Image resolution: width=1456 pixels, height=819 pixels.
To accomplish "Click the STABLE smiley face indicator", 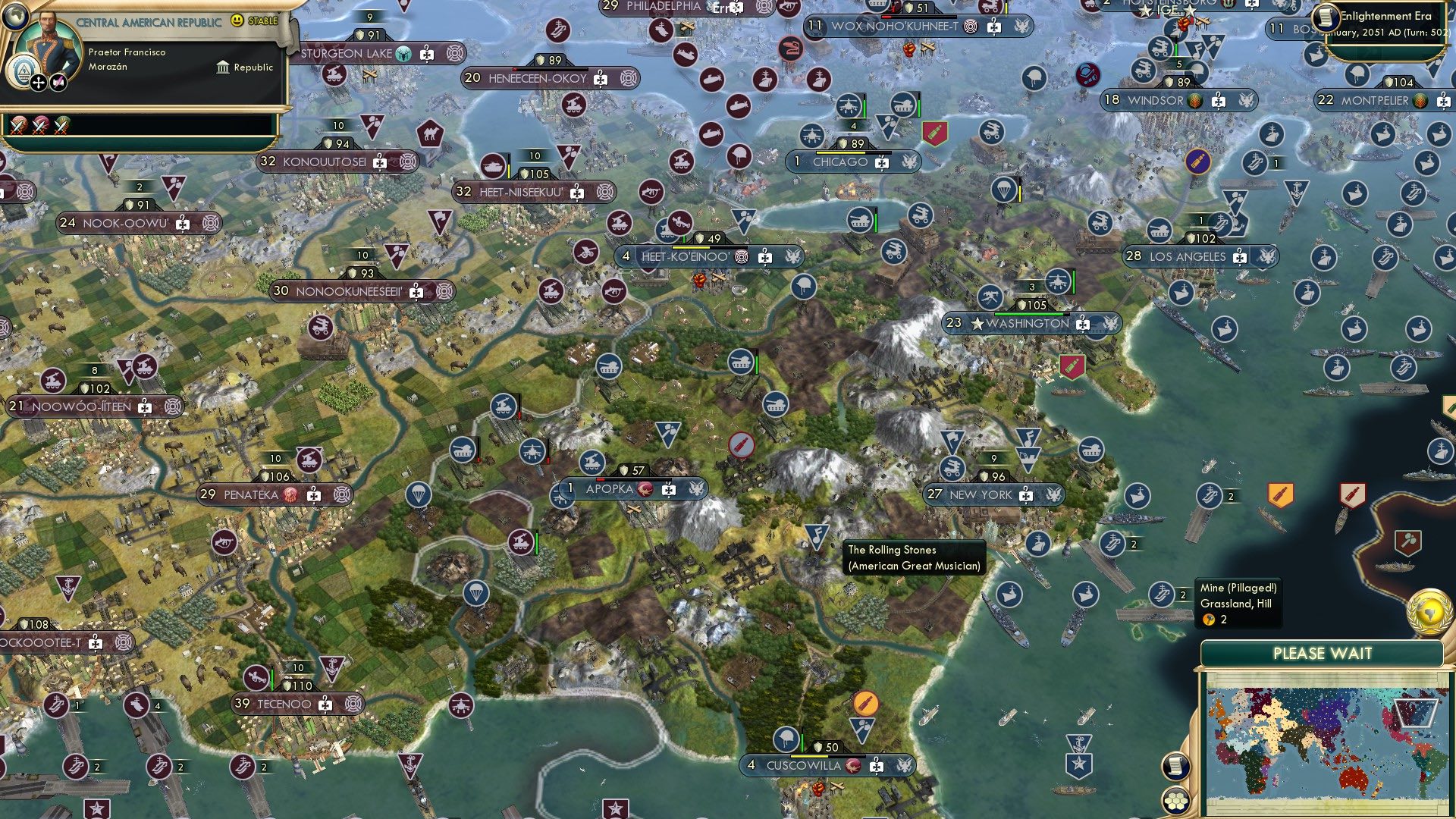I will (x=237, y=20).
